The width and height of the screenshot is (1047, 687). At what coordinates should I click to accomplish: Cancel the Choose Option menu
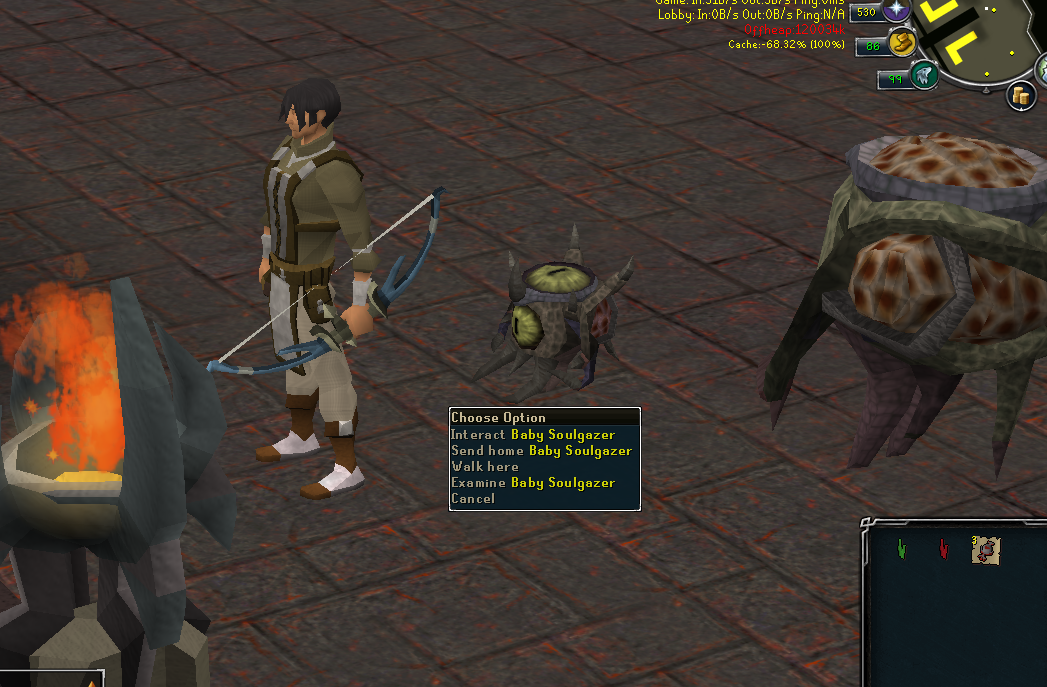point(473,499)
